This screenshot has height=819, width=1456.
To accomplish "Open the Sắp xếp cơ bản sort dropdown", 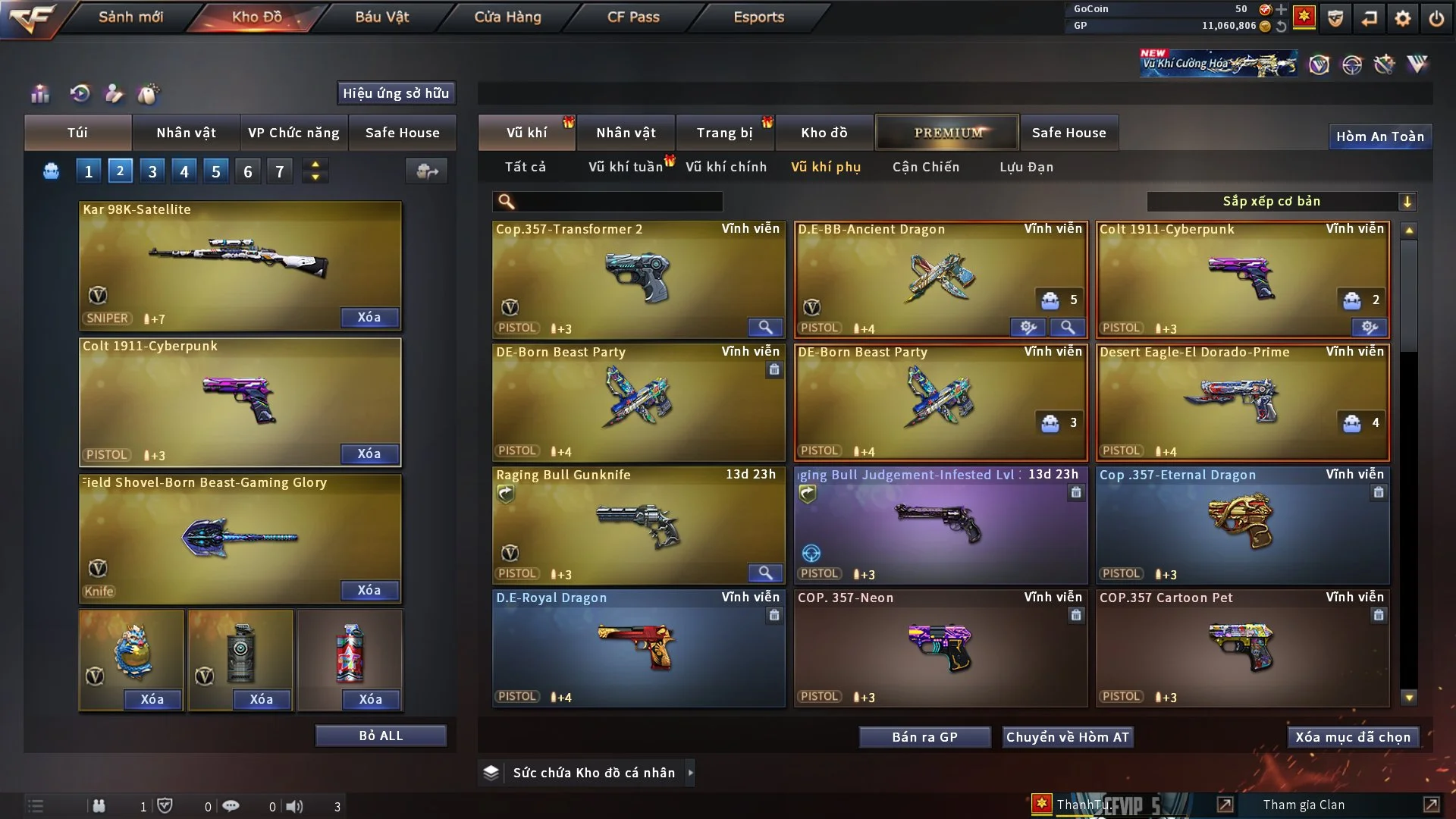I will point(1281,201).
